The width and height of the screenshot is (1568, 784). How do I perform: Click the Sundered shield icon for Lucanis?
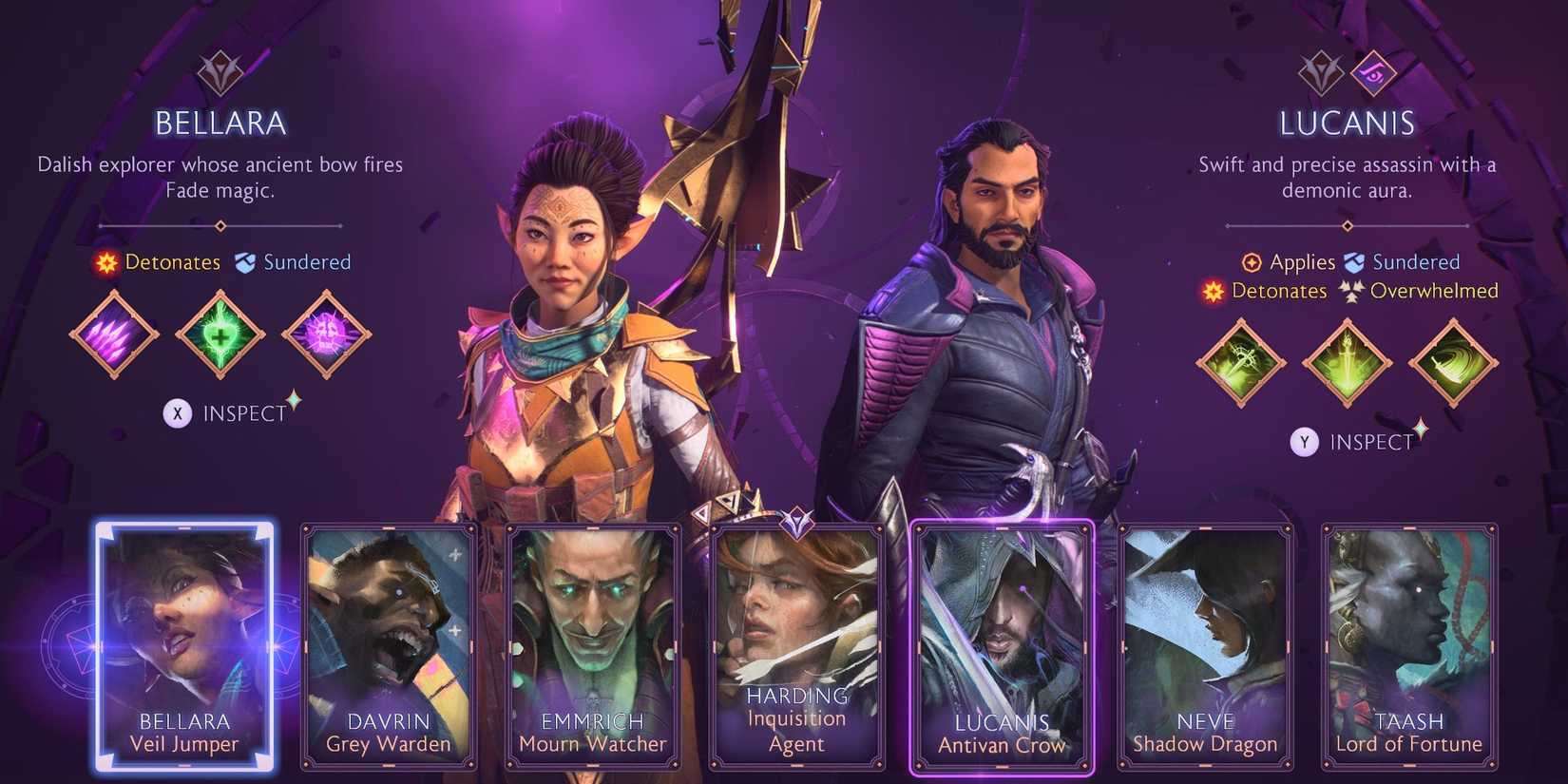tap(1351, 261)
